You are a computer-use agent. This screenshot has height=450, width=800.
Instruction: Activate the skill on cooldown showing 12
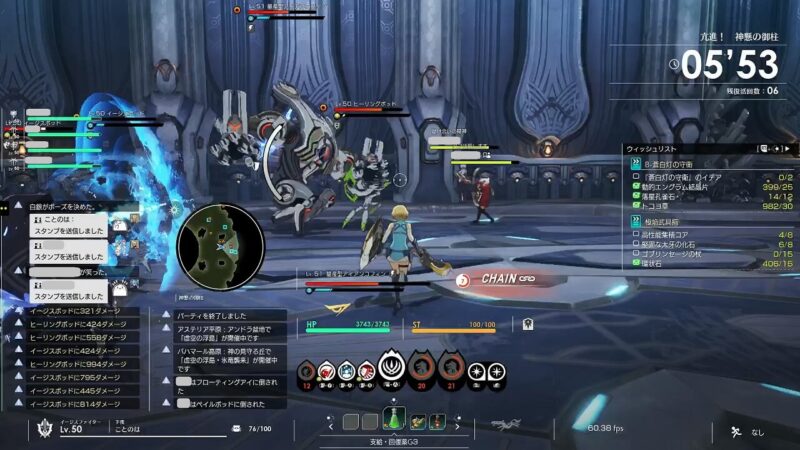pos(307,372)
